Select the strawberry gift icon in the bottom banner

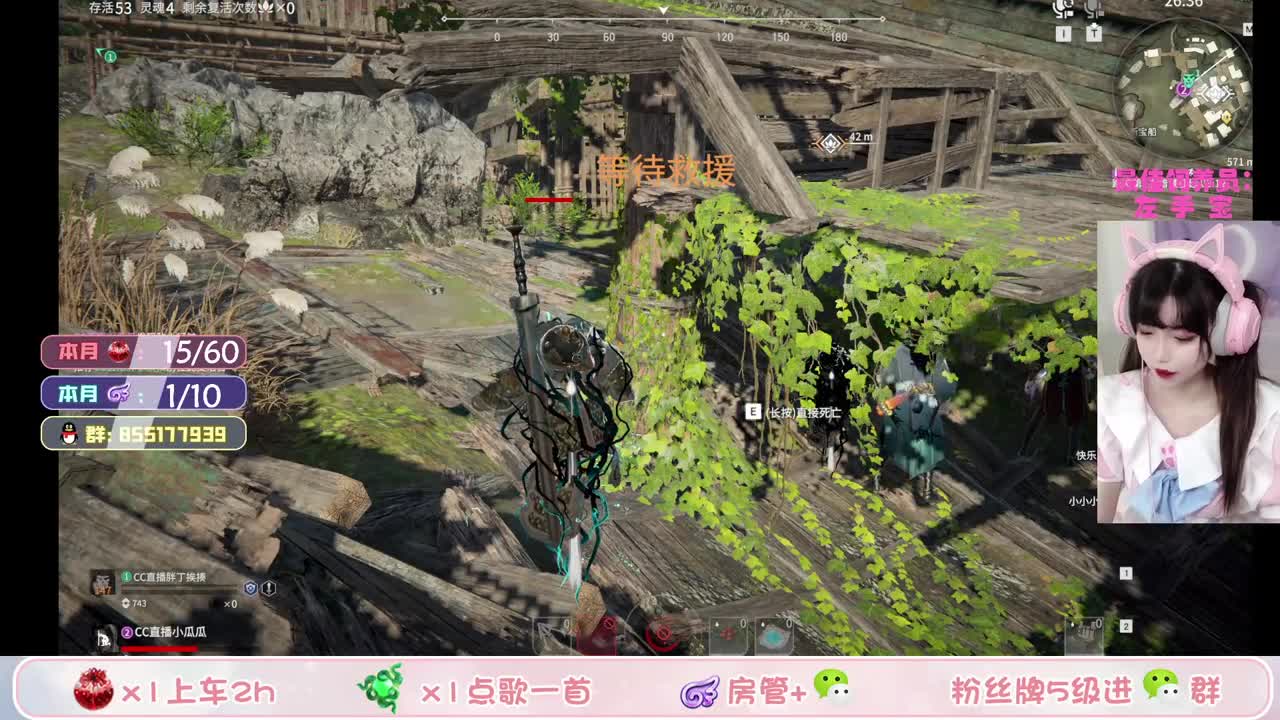92,690
